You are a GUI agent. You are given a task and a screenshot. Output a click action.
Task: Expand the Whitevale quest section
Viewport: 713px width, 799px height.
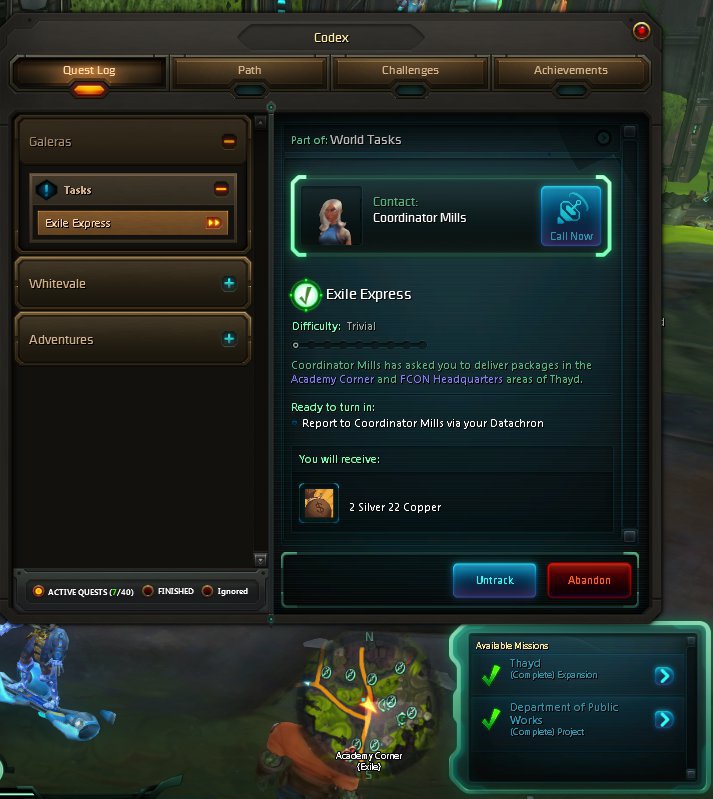pos(229,284)
